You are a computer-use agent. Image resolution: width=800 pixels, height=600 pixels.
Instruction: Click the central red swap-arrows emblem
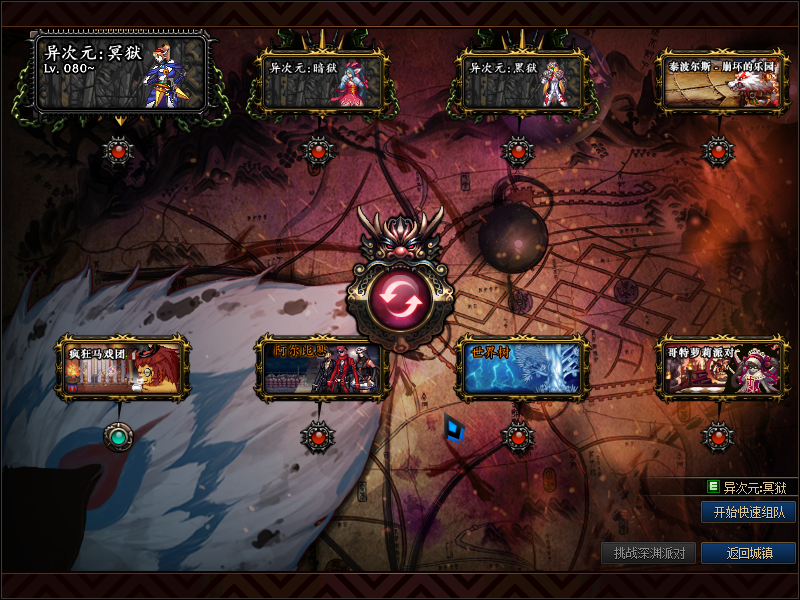(x=400, y=297)
